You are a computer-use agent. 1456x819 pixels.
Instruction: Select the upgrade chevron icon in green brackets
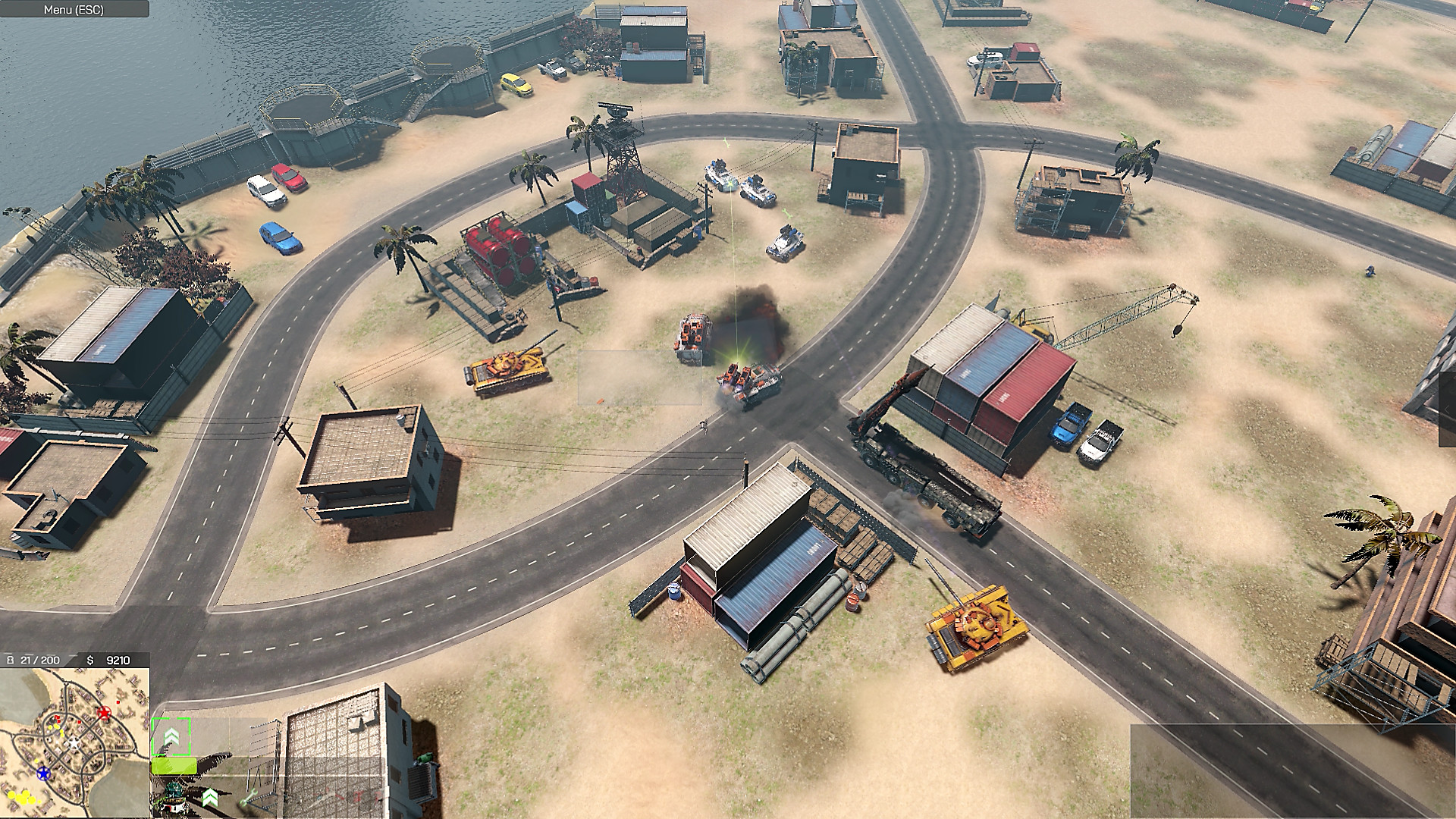tap(172, 737)
